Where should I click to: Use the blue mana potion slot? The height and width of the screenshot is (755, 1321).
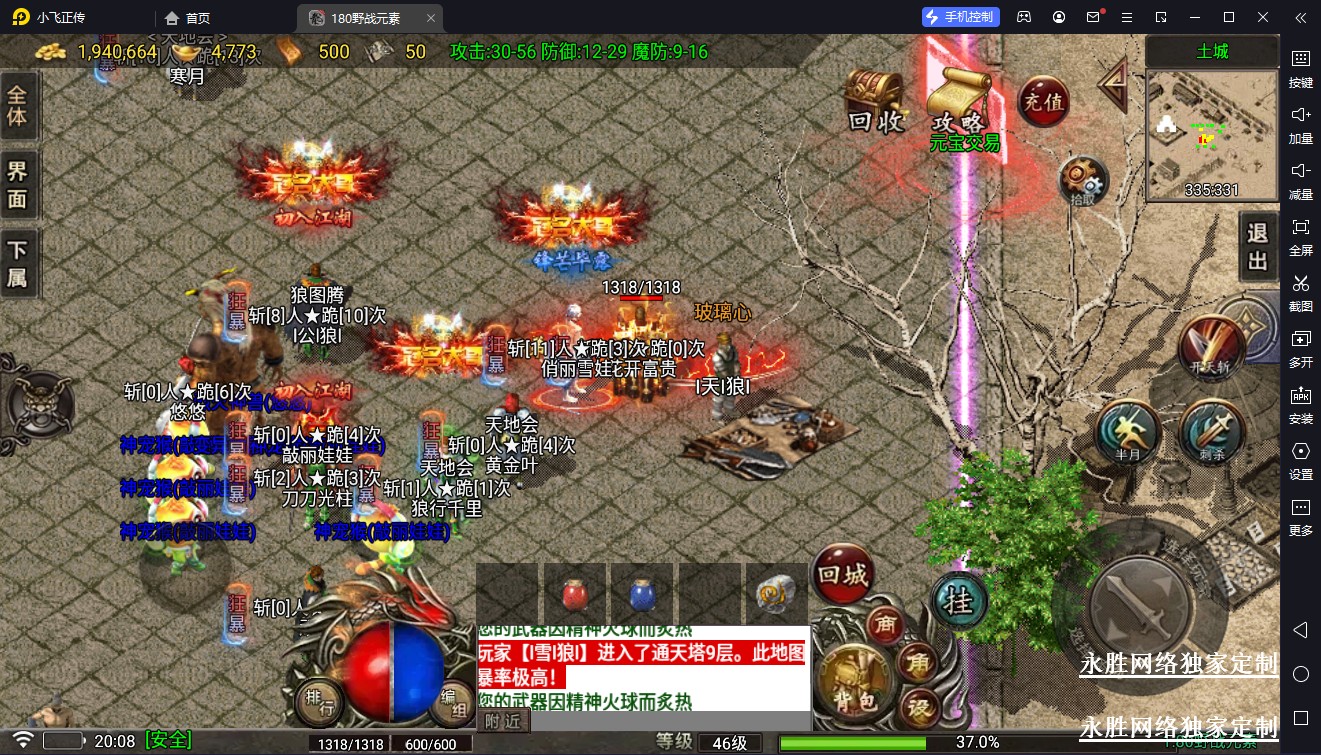click(643, 596)
